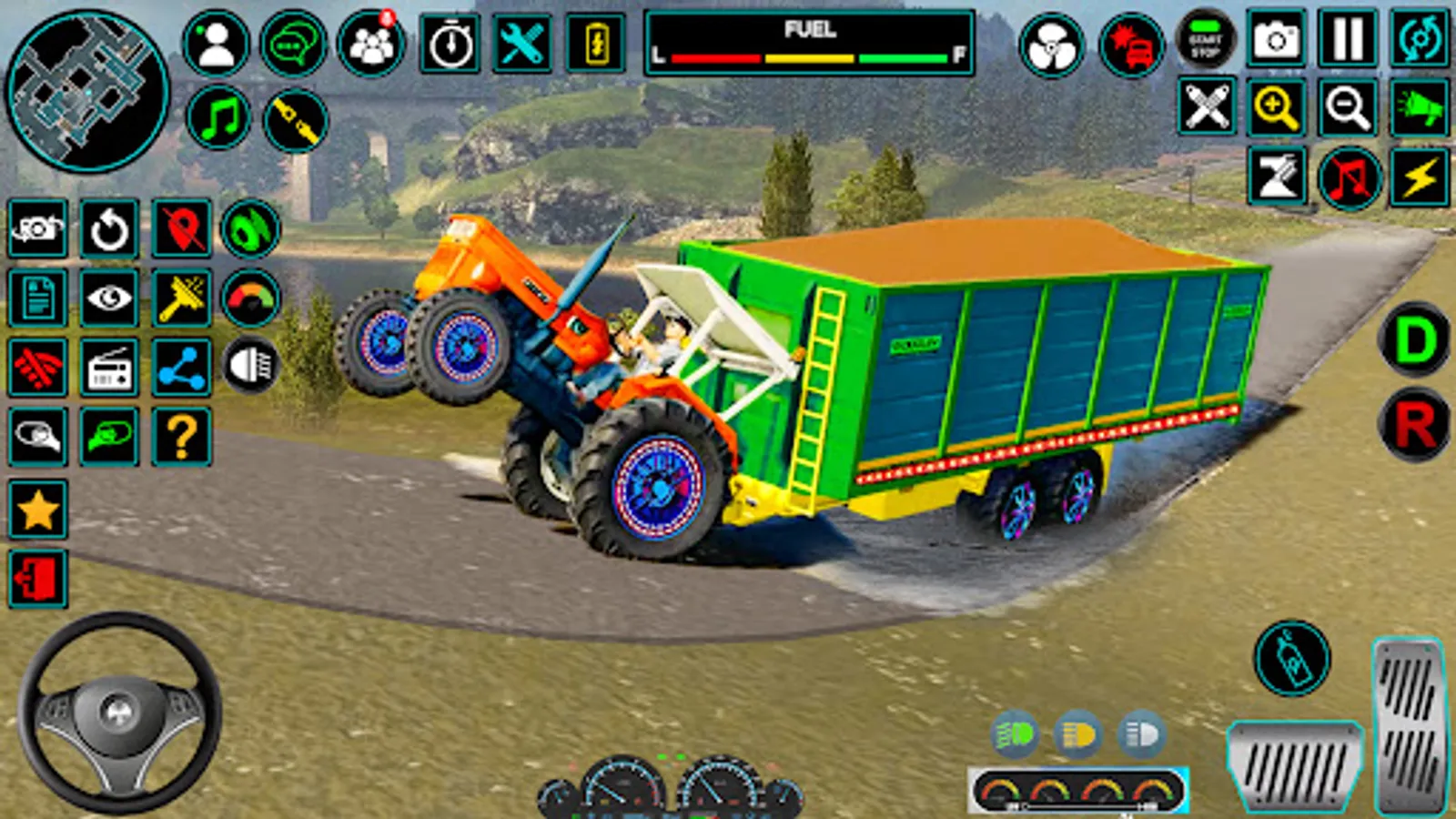This screenshot has height=819, width=1456.
Task: Click the stopwatch timer icon
Action: tap(450, 44)
